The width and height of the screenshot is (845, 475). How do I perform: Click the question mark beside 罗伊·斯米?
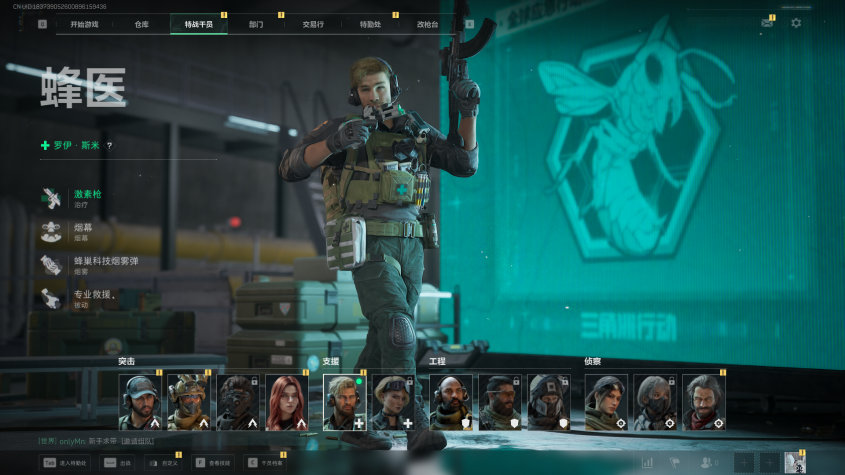point(110,146)
